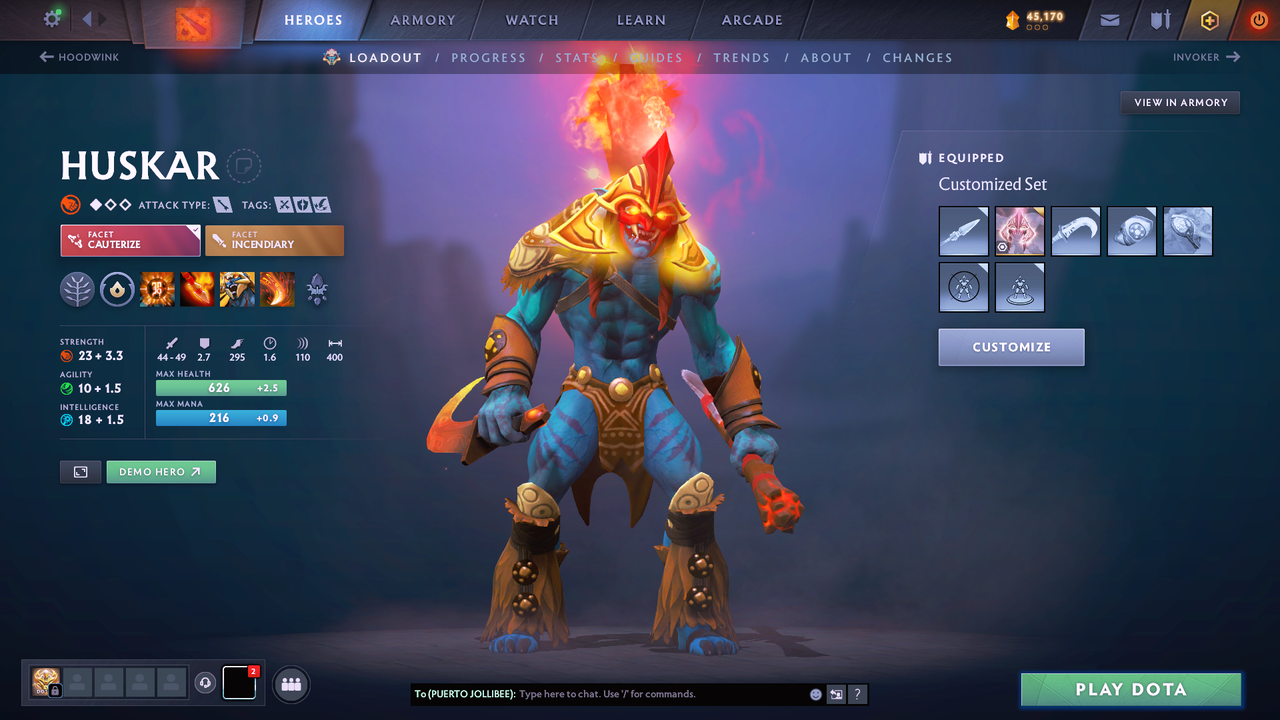The width and height of the screenshot is (1280, 720).
Task: Select the Incendiary facet
Action: click(274, 240)
